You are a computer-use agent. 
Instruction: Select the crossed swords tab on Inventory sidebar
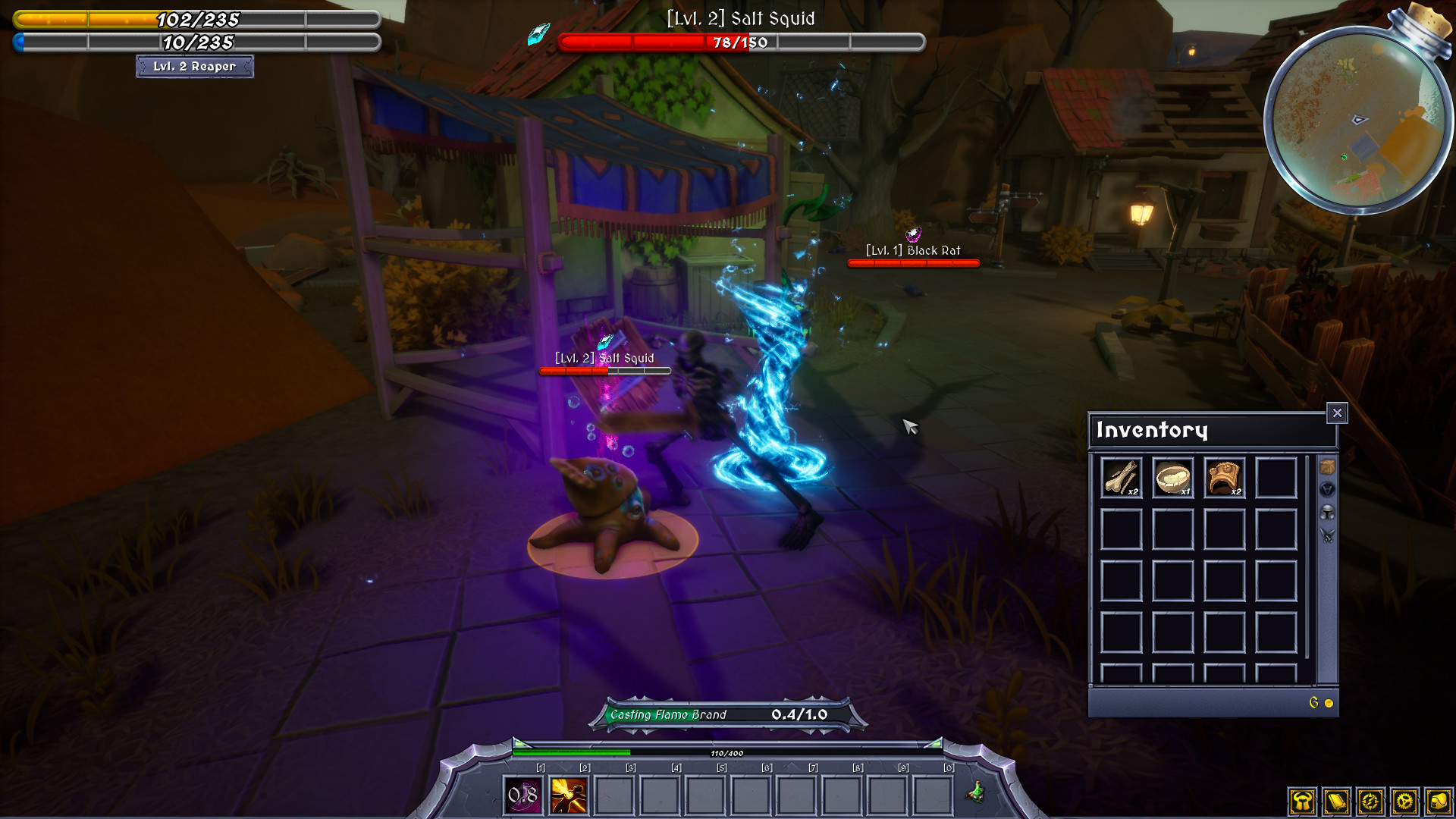(1327, 535)
